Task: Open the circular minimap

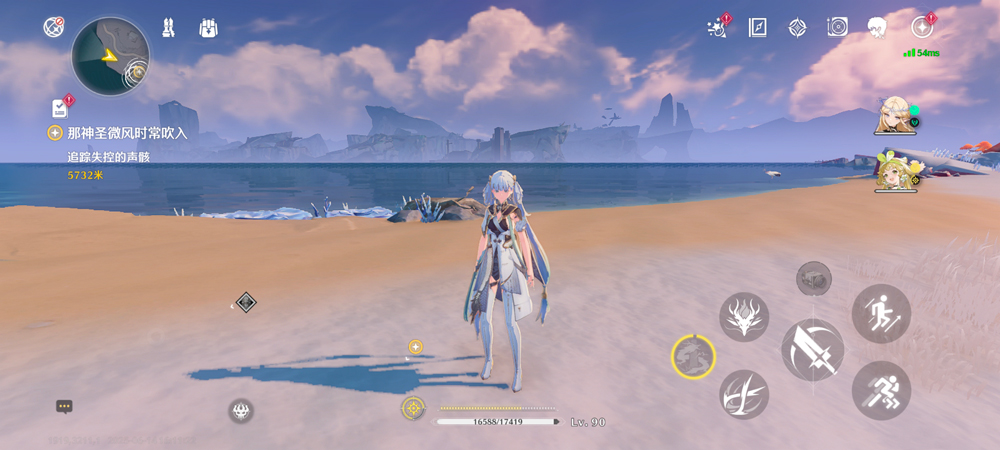Action: [110, 56]
